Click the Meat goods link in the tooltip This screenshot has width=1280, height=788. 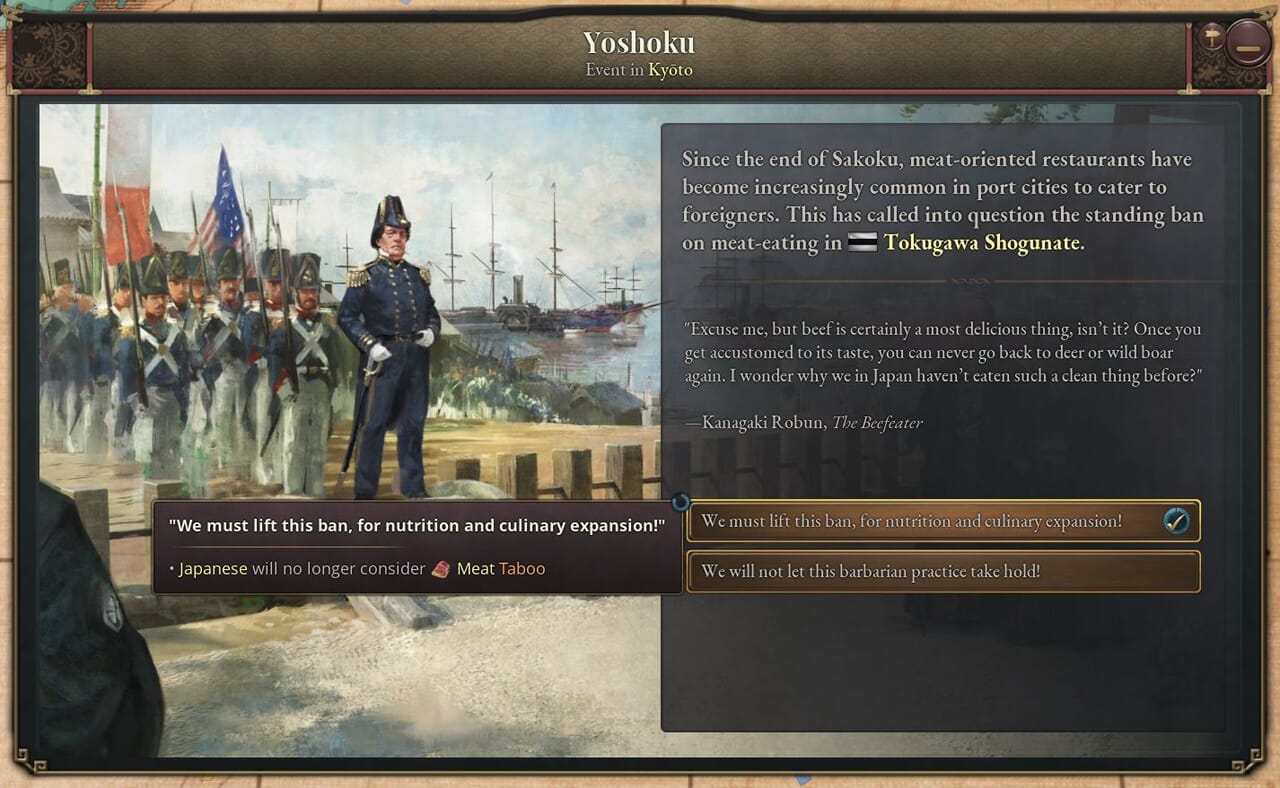click(474, 569)
